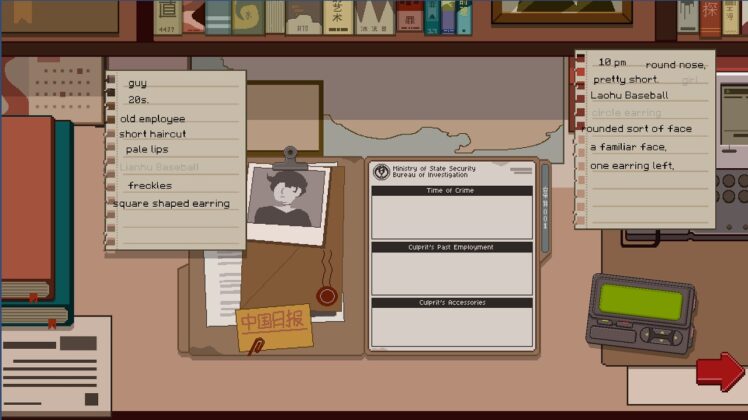Click the "rounded sort of face" clue
748x420 pixels.
637,129
